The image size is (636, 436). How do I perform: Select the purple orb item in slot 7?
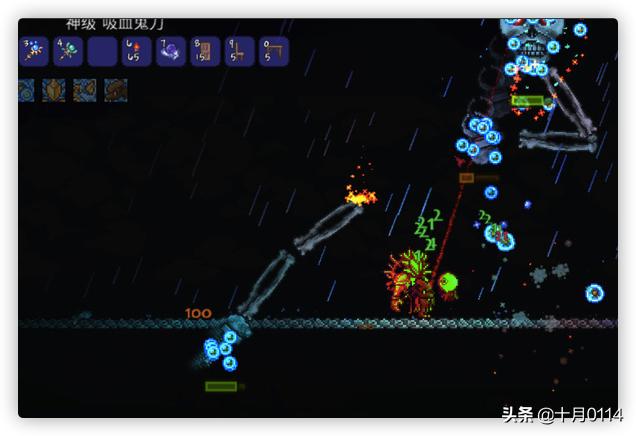171,51
